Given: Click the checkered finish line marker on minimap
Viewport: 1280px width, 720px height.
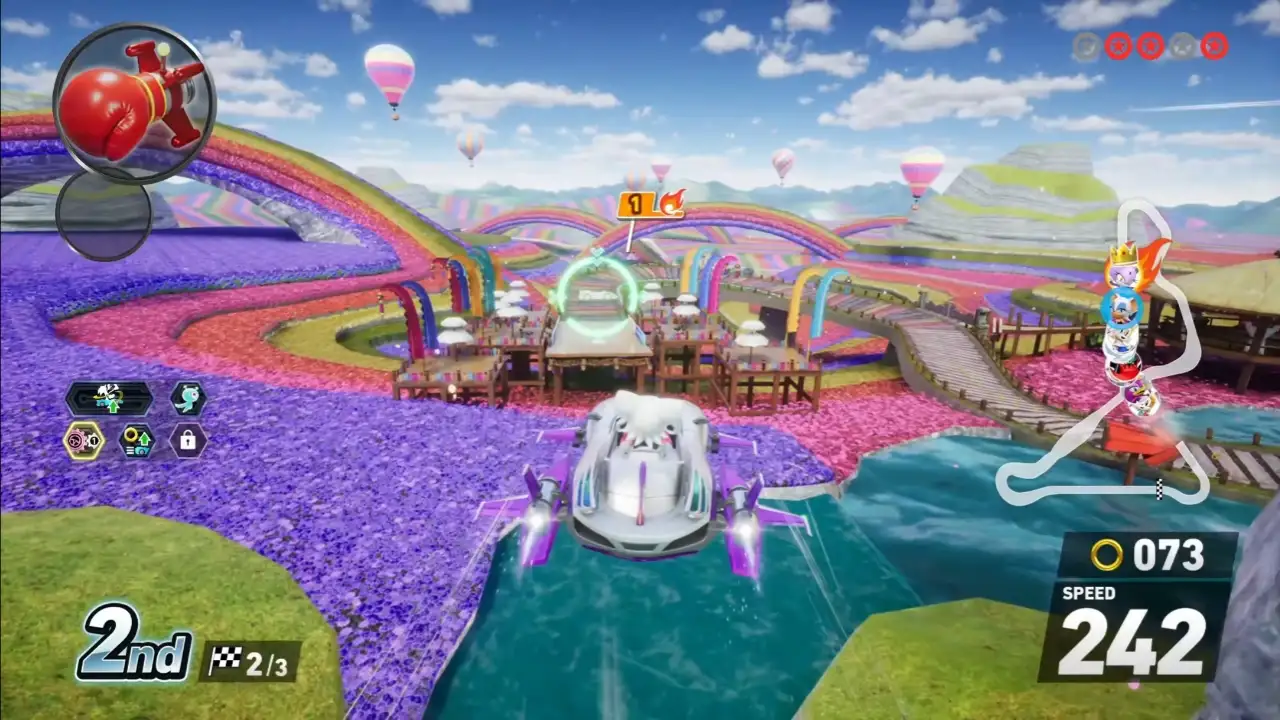Looking at the screenshot, I should coord(1157,489).
